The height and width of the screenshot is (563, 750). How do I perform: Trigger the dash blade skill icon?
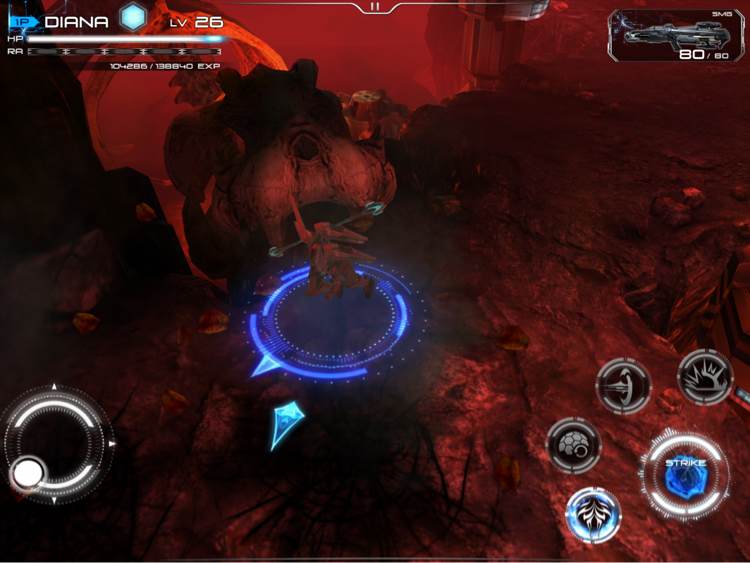[x=623, y=386]
